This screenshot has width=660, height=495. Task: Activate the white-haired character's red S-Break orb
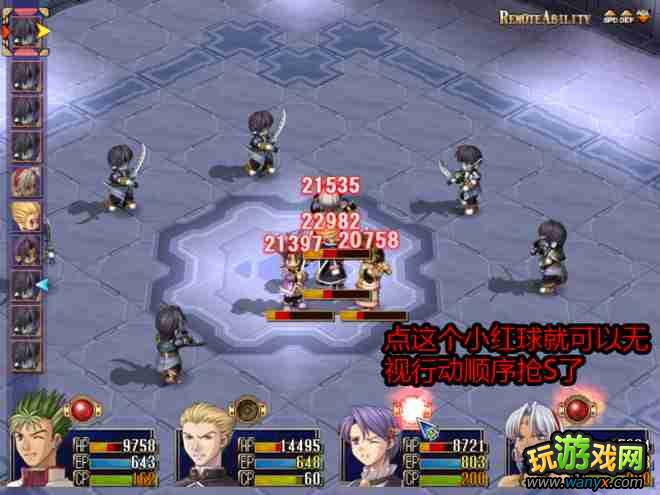575,408
